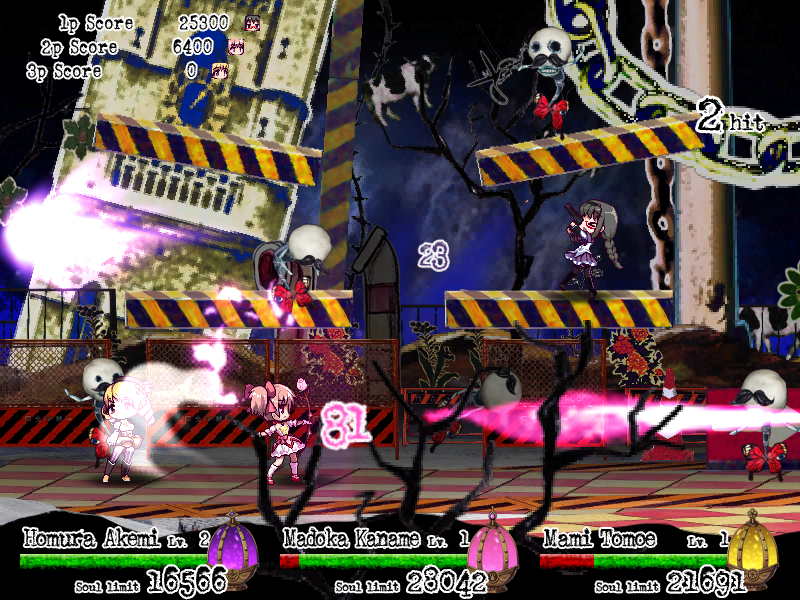Select the 3p Score character portrait

(220, 71)
